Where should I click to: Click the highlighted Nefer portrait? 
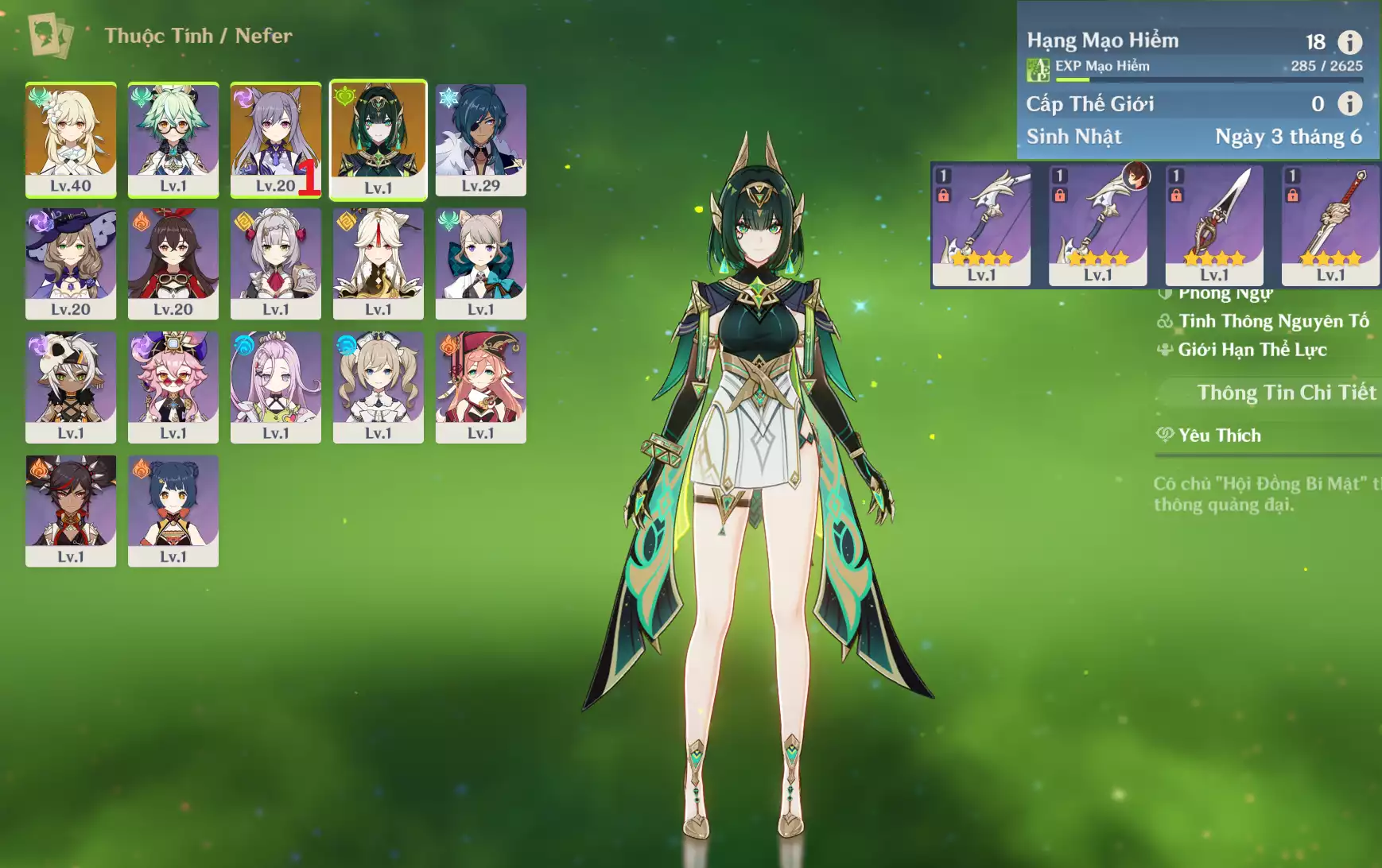click(378, 139)
